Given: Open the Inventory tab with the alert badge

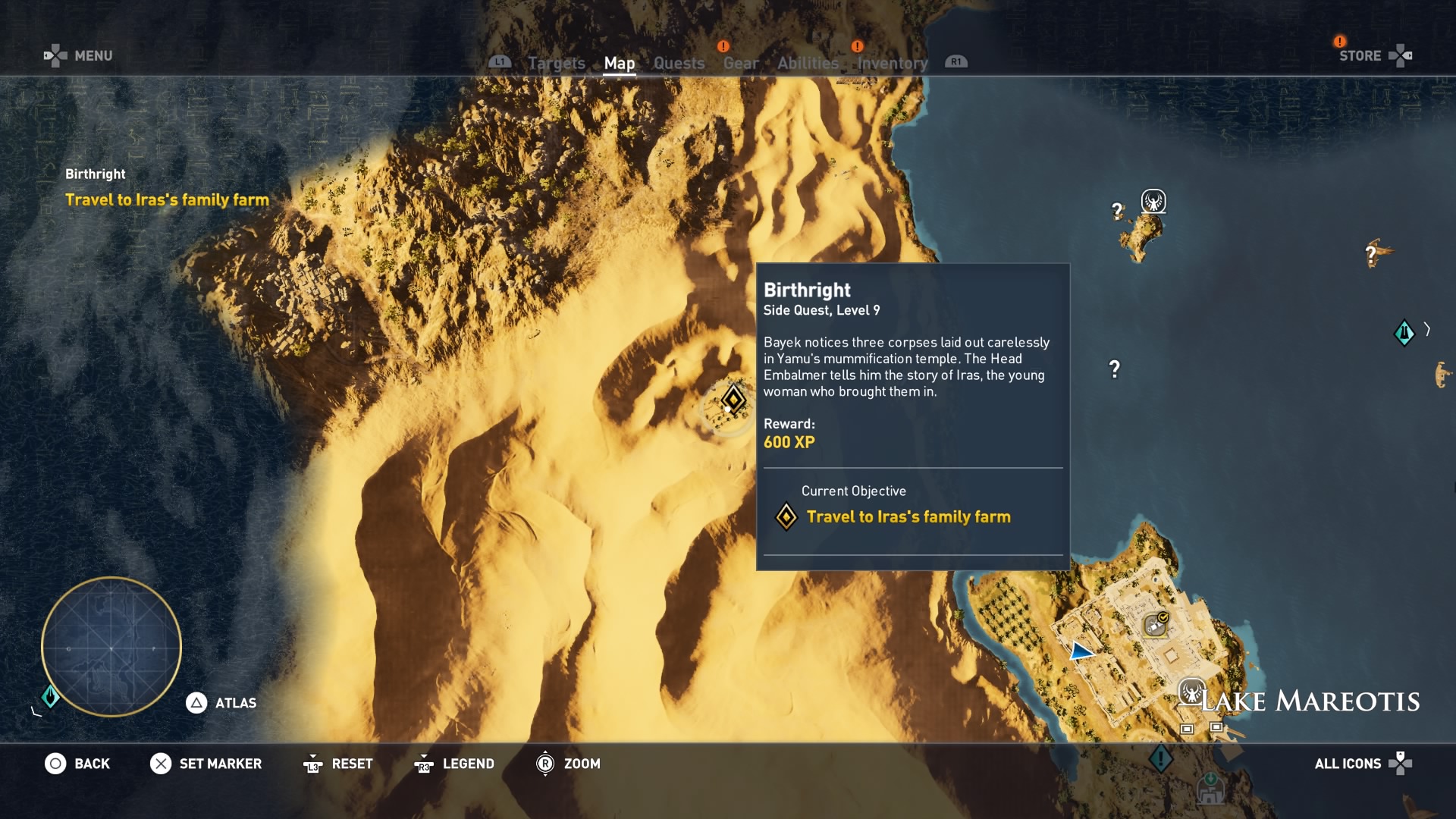Looking at the screenshot, I should [891, 64].
